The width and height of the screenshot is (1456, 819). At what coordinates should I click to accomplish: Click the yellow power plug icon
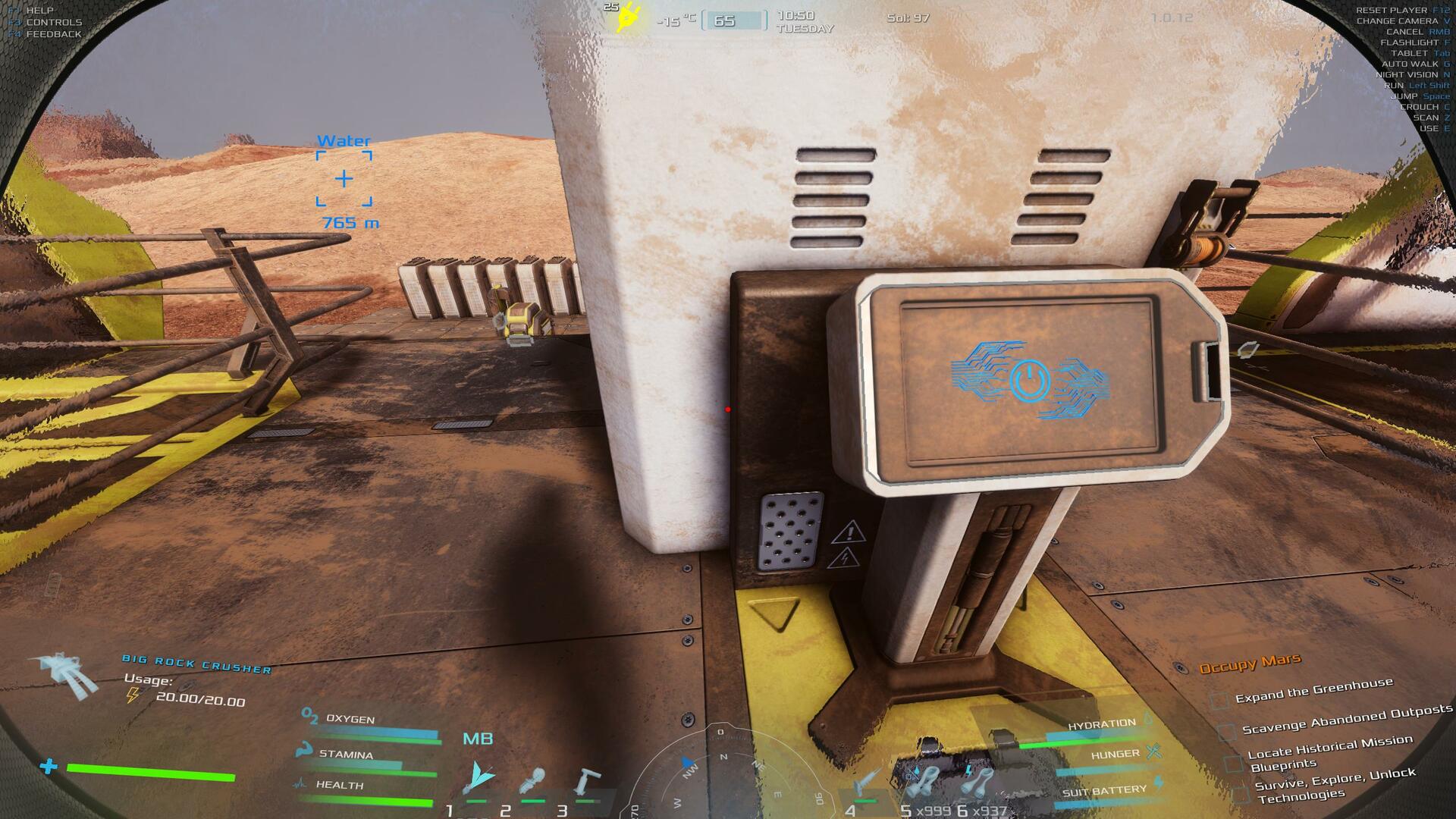click(x=628, y=17)
